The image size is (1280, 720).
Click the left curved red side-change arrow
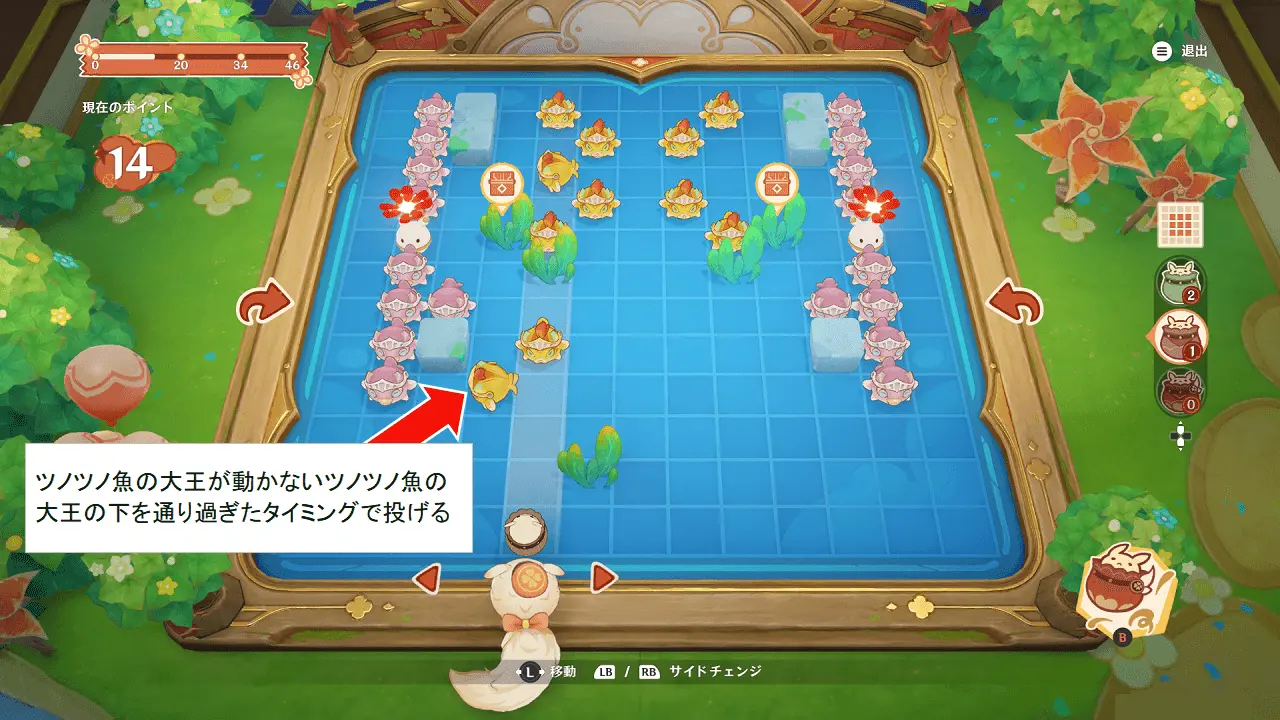pos(265,300)
